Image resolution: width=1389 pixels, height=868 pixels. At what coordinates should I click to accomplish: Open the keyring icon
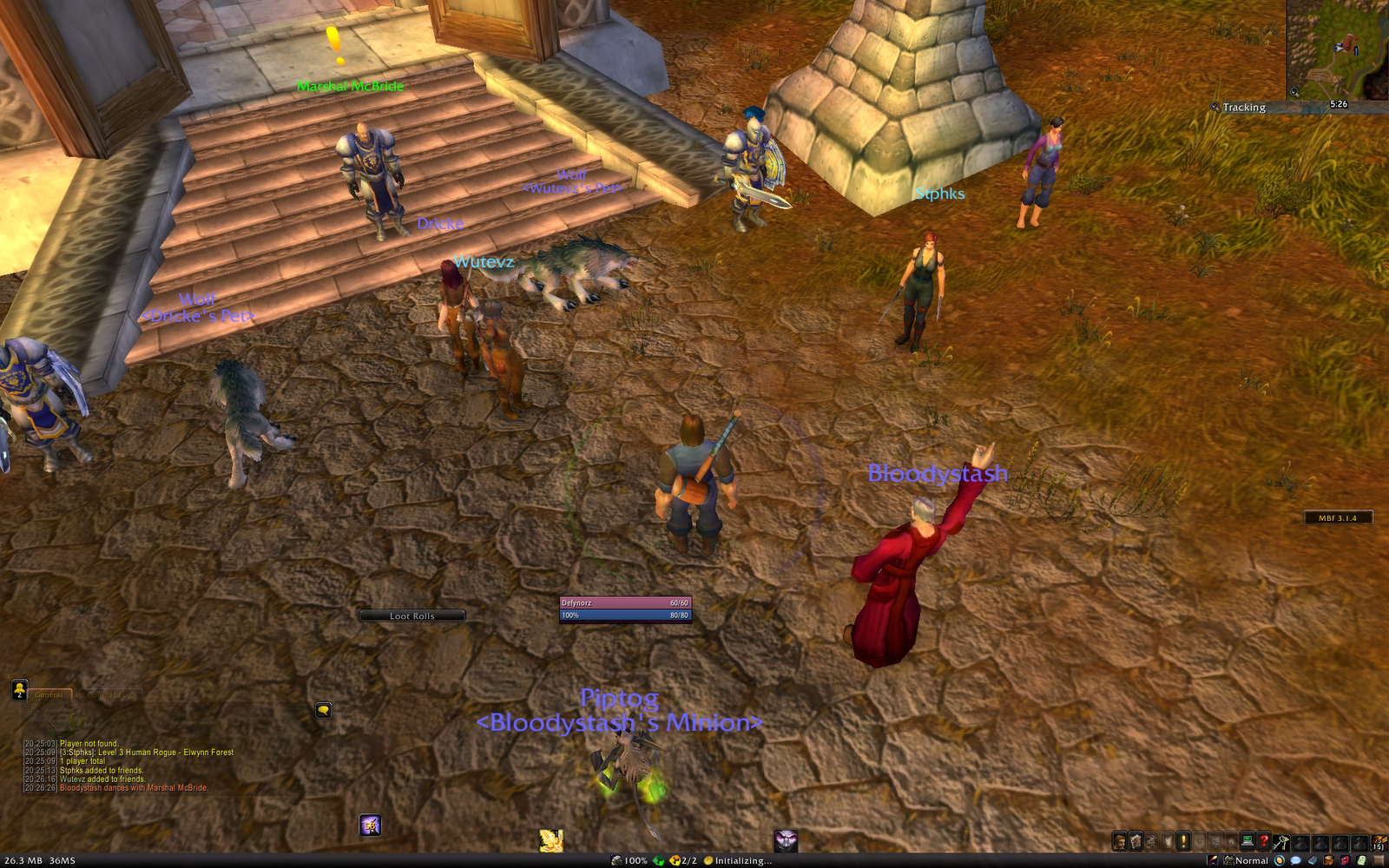click(1280, 842)
